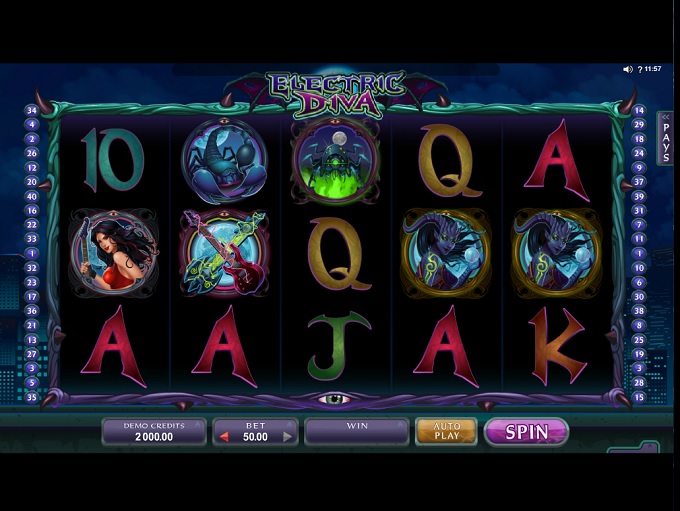
Task: Select payline marker 33
Action: (x=32, y=239)
